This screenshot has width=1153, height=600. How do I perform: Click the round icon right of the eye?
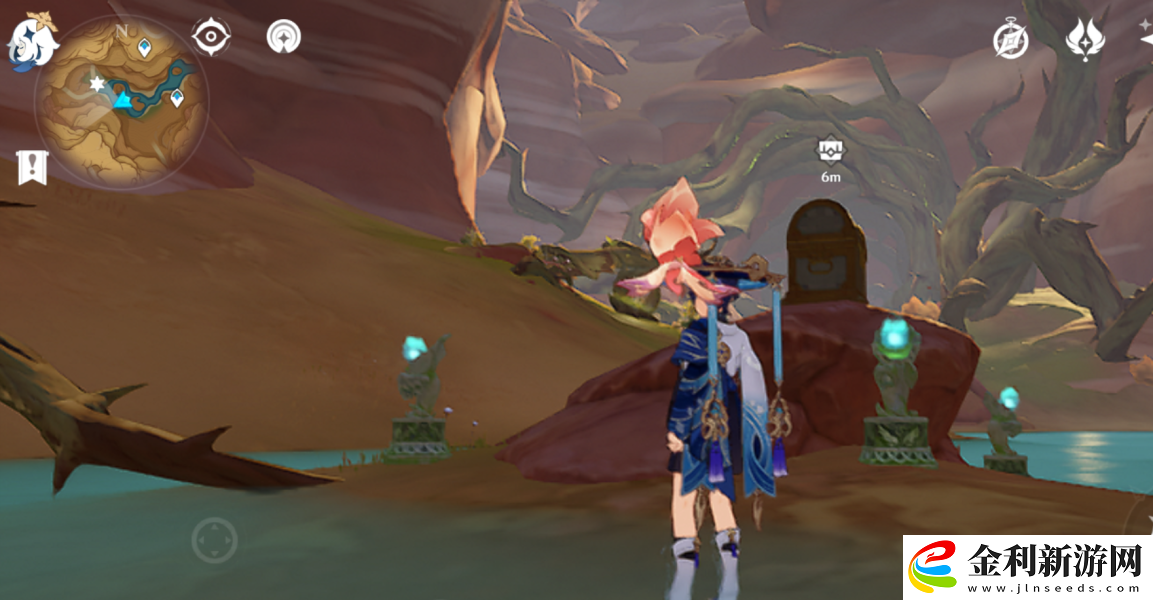(284, 37)
